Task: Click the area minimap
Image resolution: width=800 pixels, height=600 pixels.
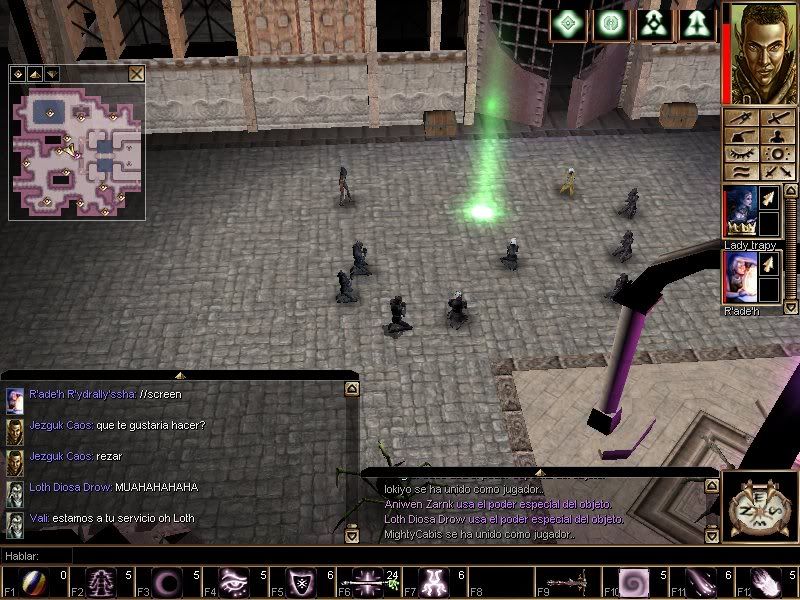Action: 77,150
